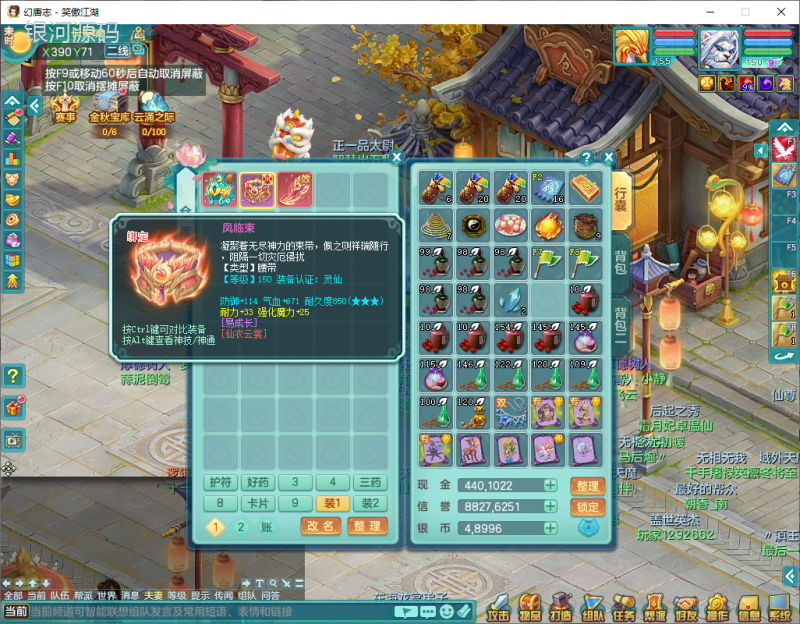Open the 任务 (quest) menu
This screenshot has height=624, width=800.
(623, 606)
